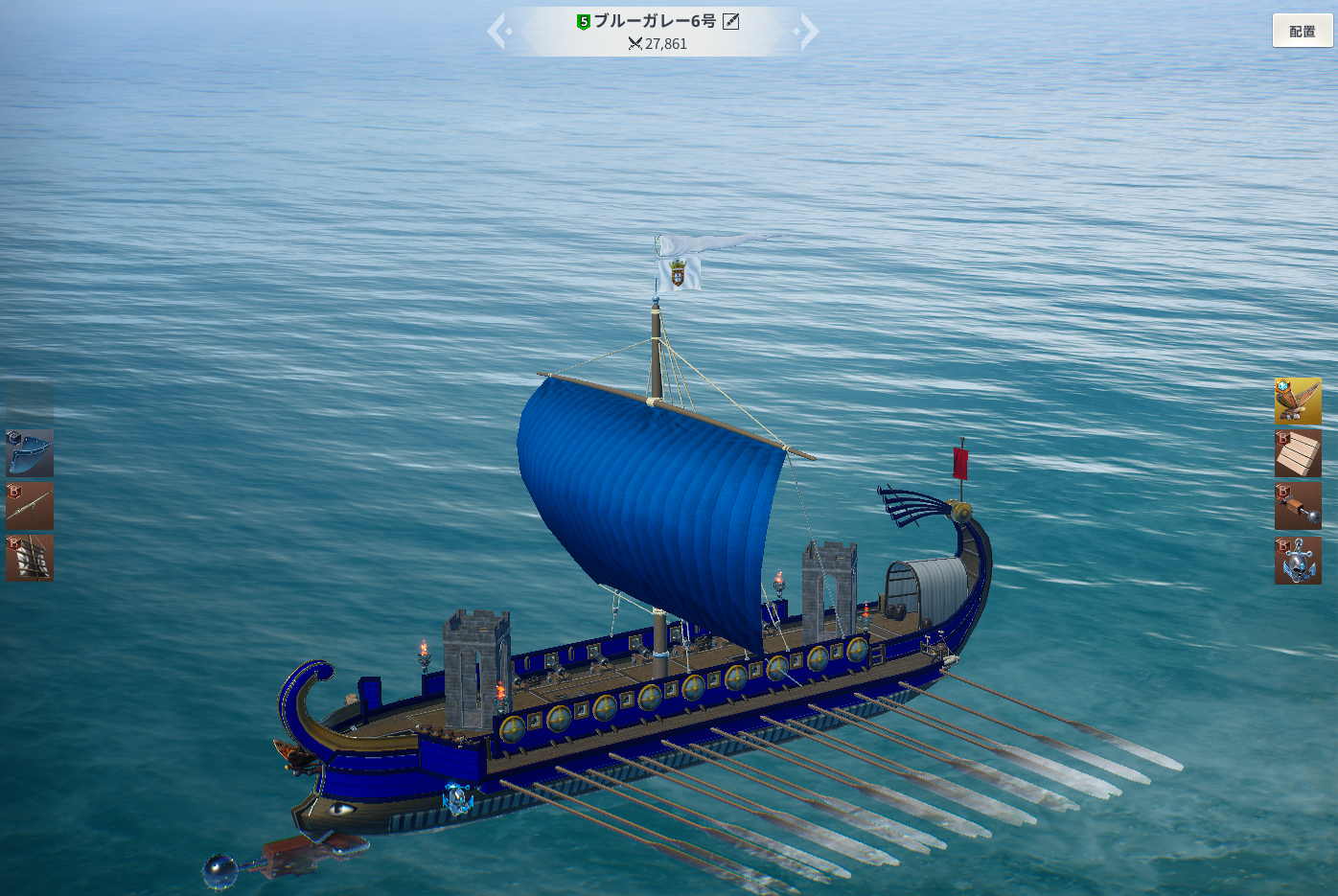1338x896 pixels.
Task: Open the wooden planks equipment slot
Action: pyautogui.click(x=1298, y=453)
